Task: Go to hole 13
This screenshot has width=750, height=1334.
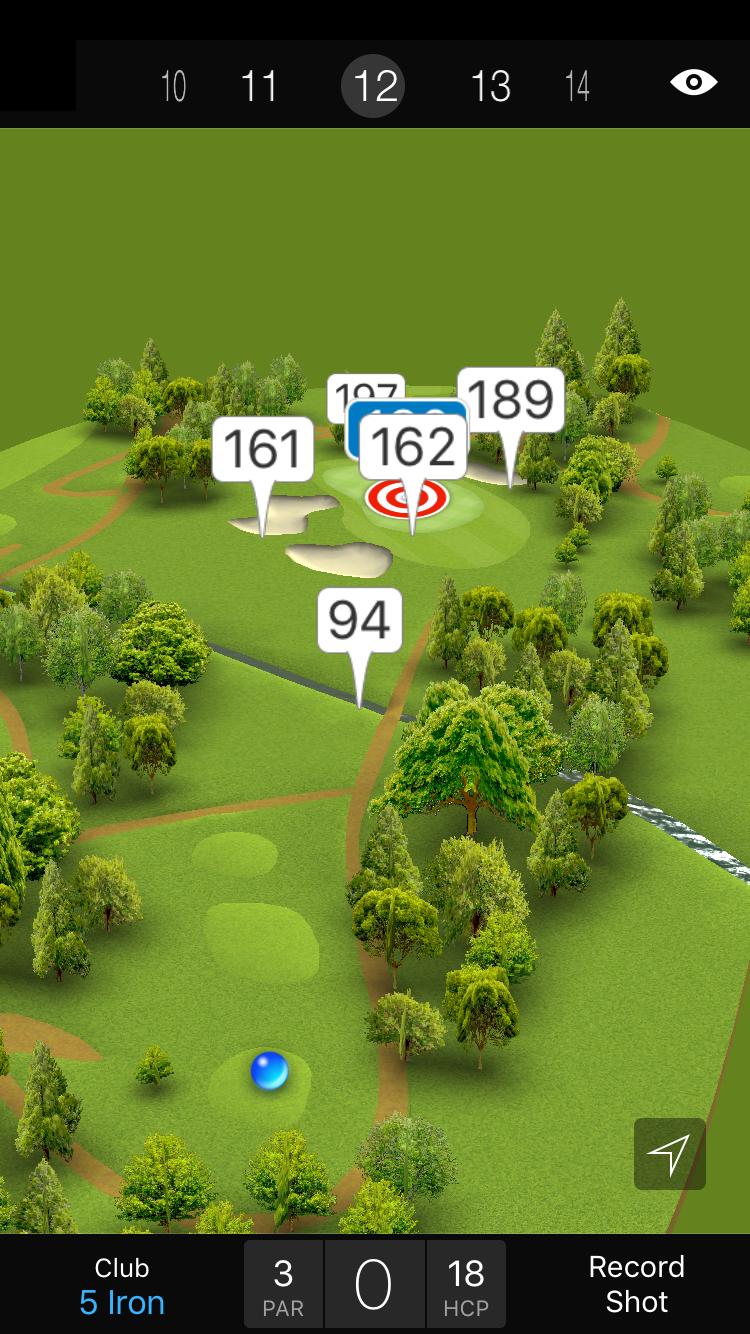Action: [x=490, y=86]
